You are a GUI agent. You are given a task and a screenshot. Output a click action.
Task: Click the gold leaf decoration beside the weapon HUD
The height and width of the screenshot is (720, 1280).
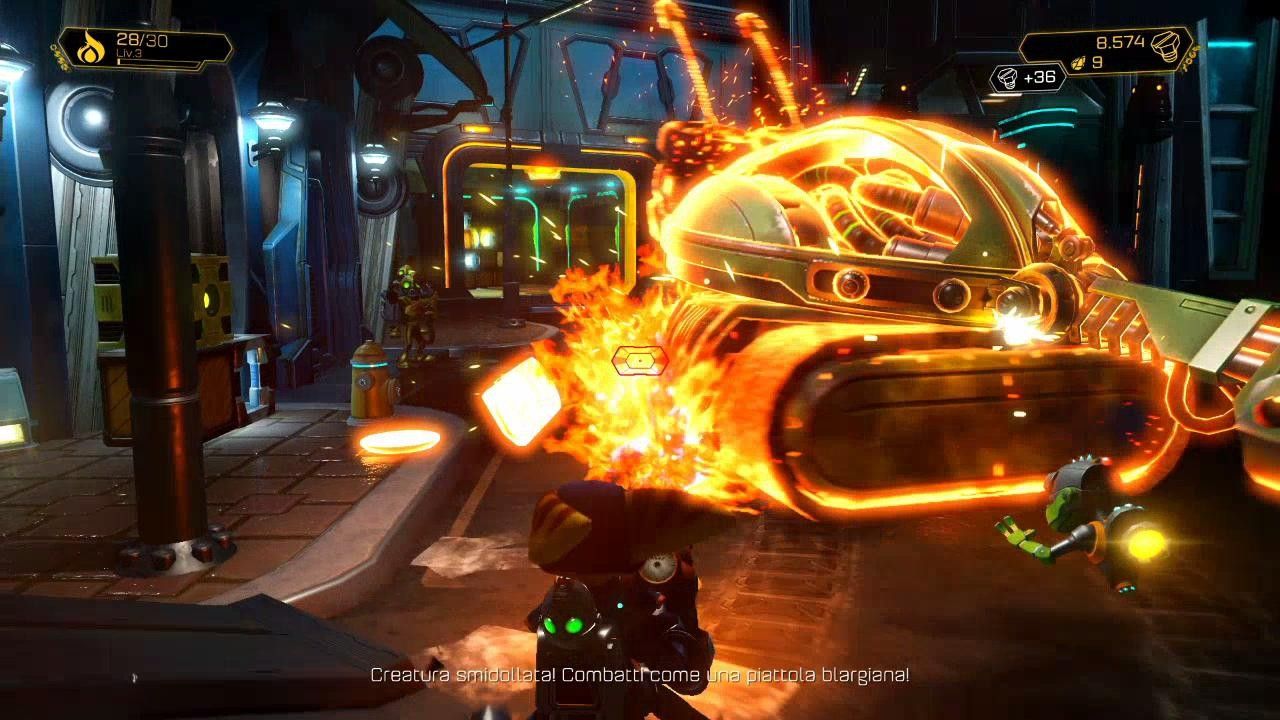pos(58,55)
